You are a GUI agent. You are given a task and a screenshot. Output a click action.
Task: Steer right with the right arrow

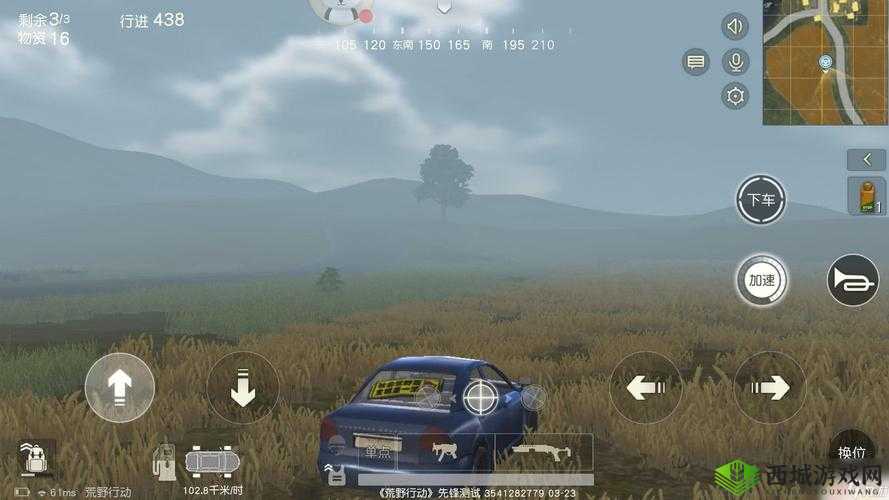769,387
